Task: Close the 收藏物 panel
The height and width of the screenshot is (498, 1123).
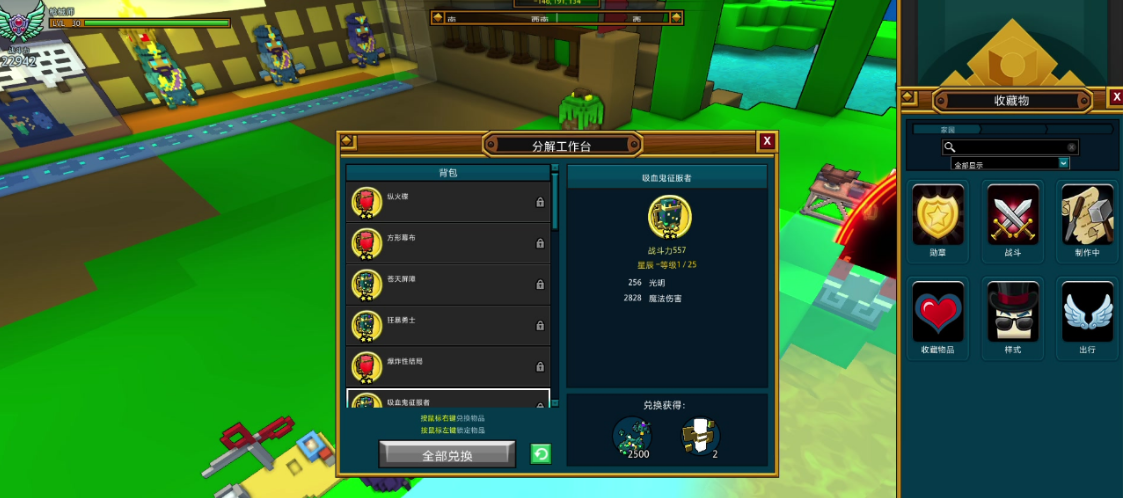Action: tap(1116, 97)
